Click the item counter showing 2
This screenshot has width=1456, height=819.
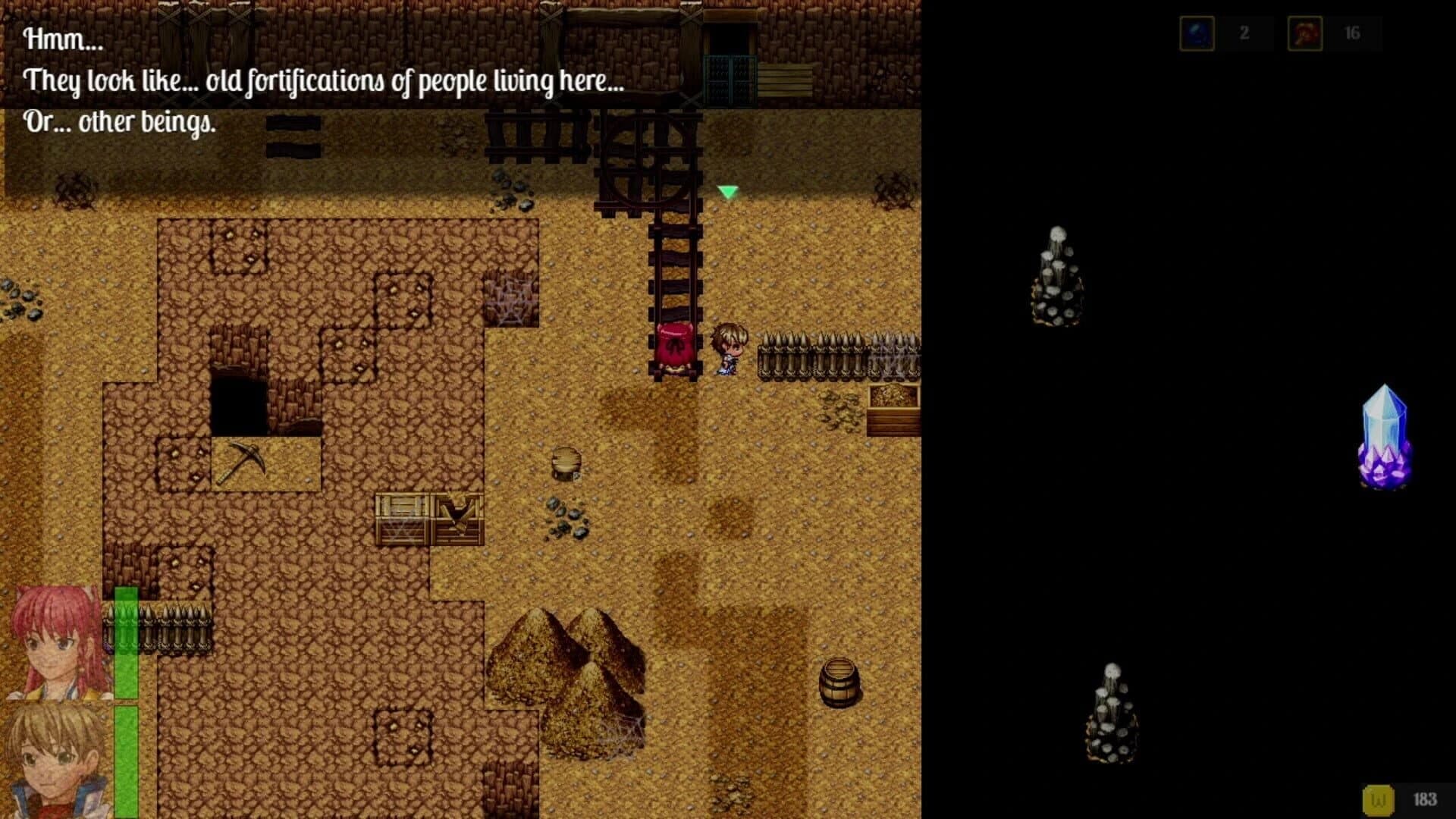click(x=1244, y=33)
